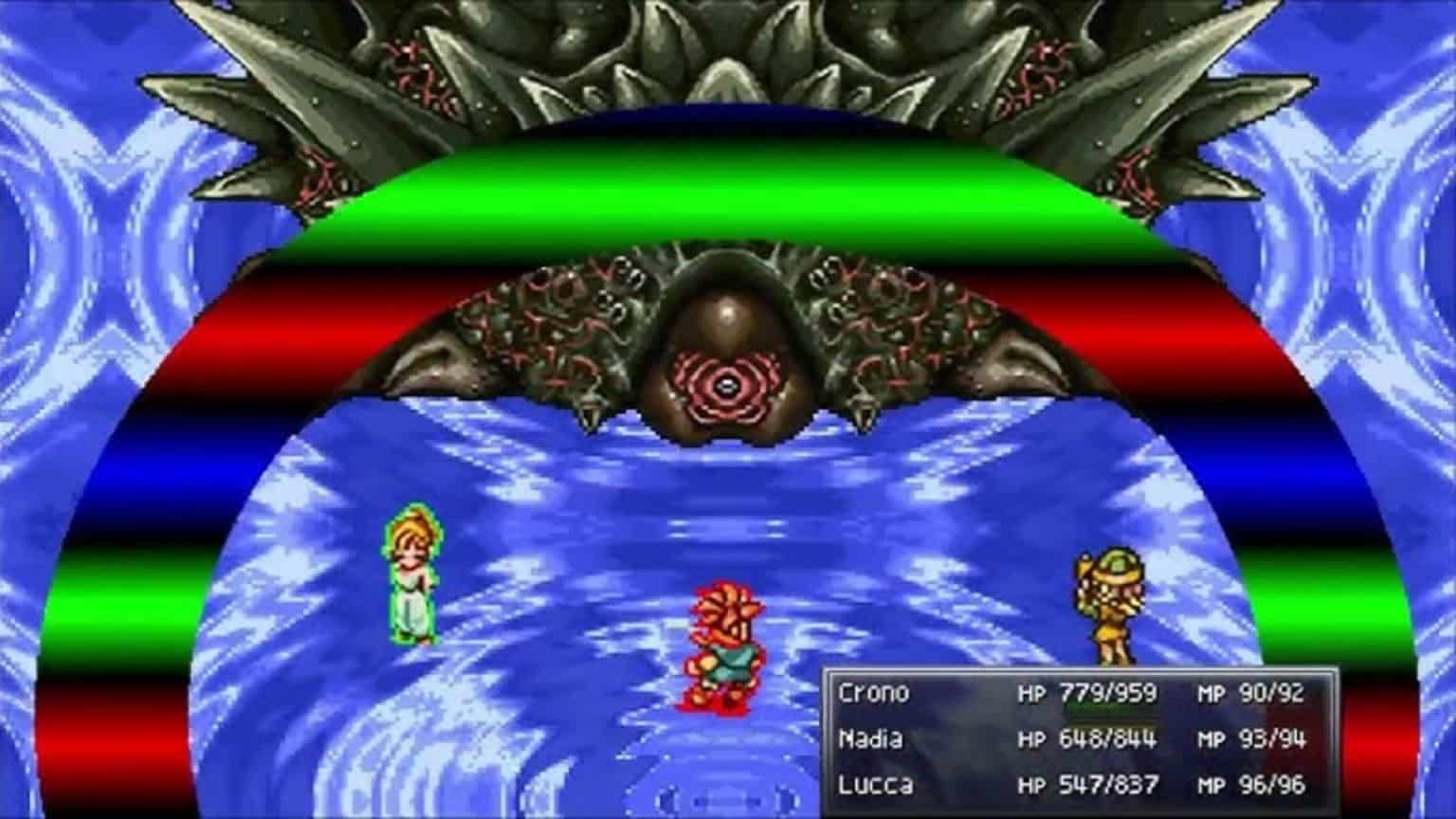Viewport: 1456px width, 819px height.
Task: Click Lavos's glowing red eye
Action: 726,385
